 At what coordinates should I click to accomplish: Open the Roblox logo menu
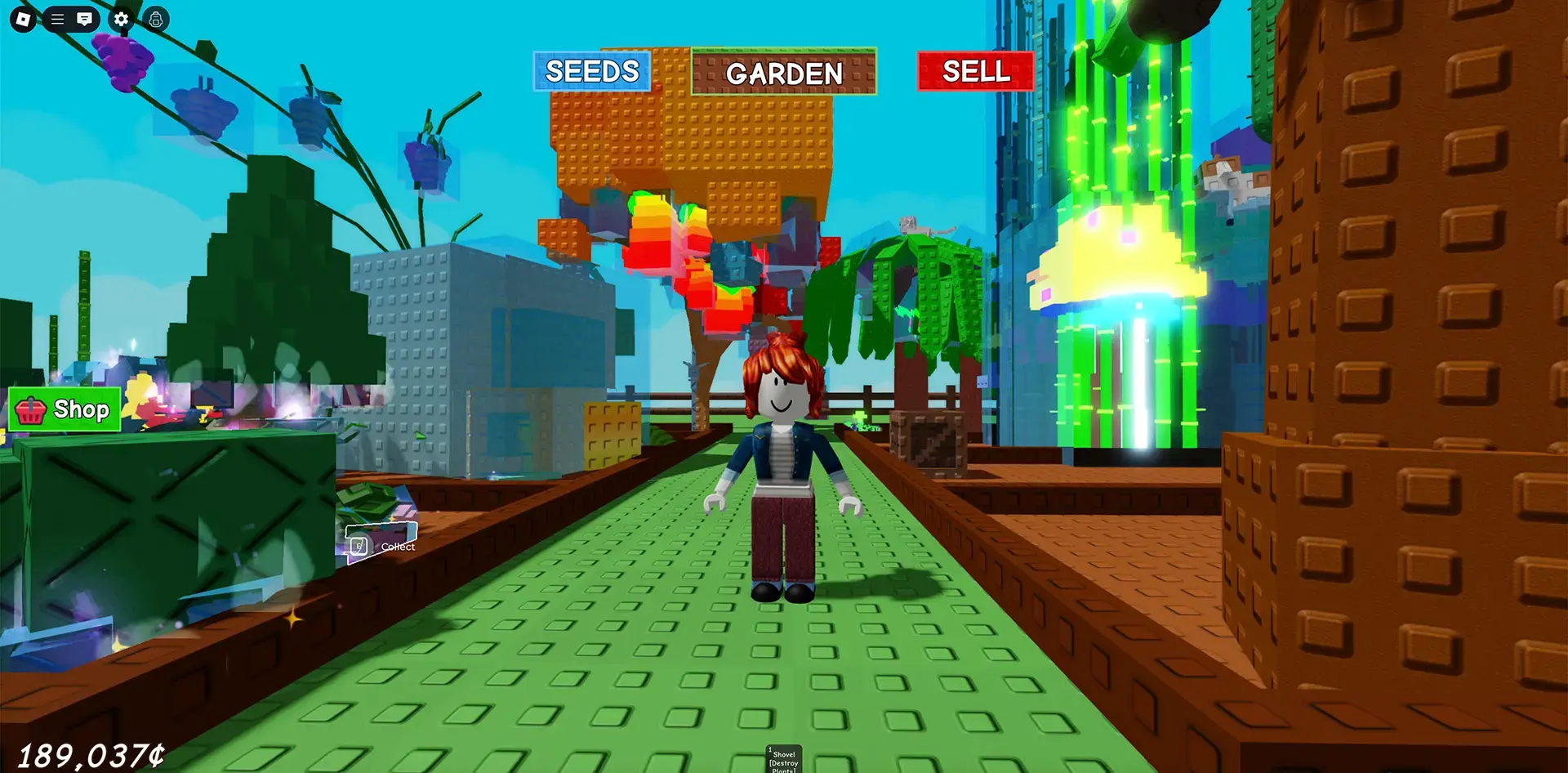coord(22,18)
